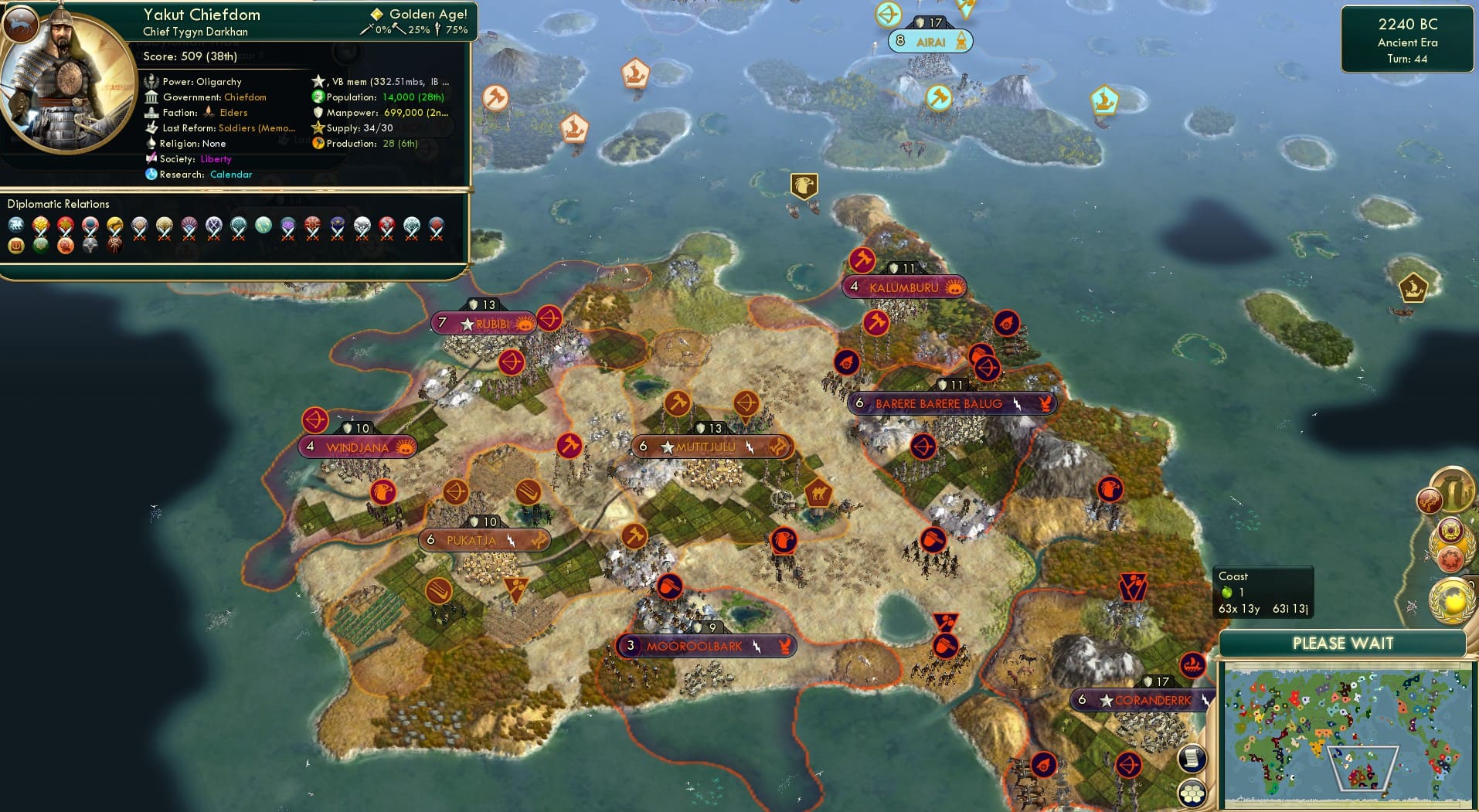1479x812 pixels.
Task: Click the Elders faction link
Action: click(x=233, y=112)
